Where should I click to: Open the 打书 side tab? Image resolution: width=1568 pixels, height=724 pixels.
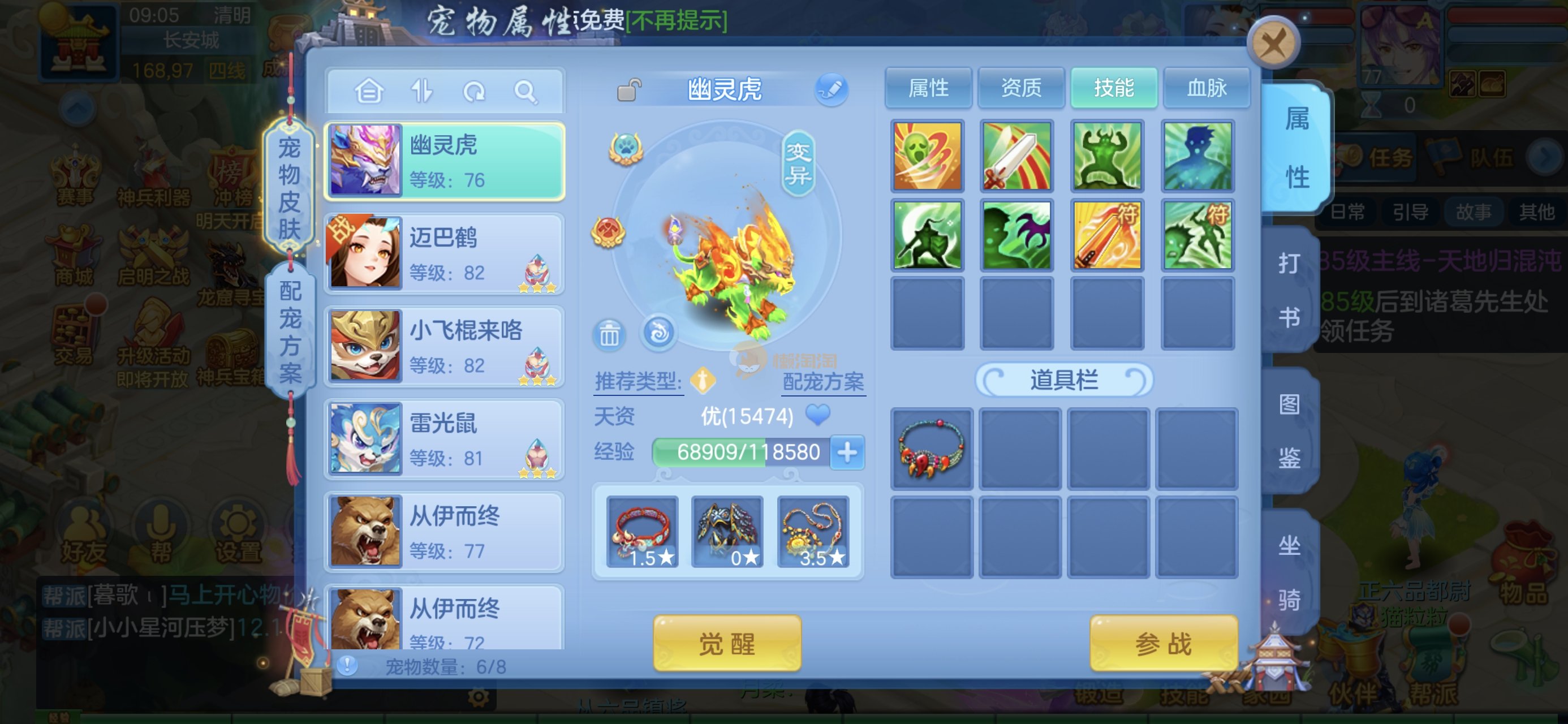[1290, 290]
